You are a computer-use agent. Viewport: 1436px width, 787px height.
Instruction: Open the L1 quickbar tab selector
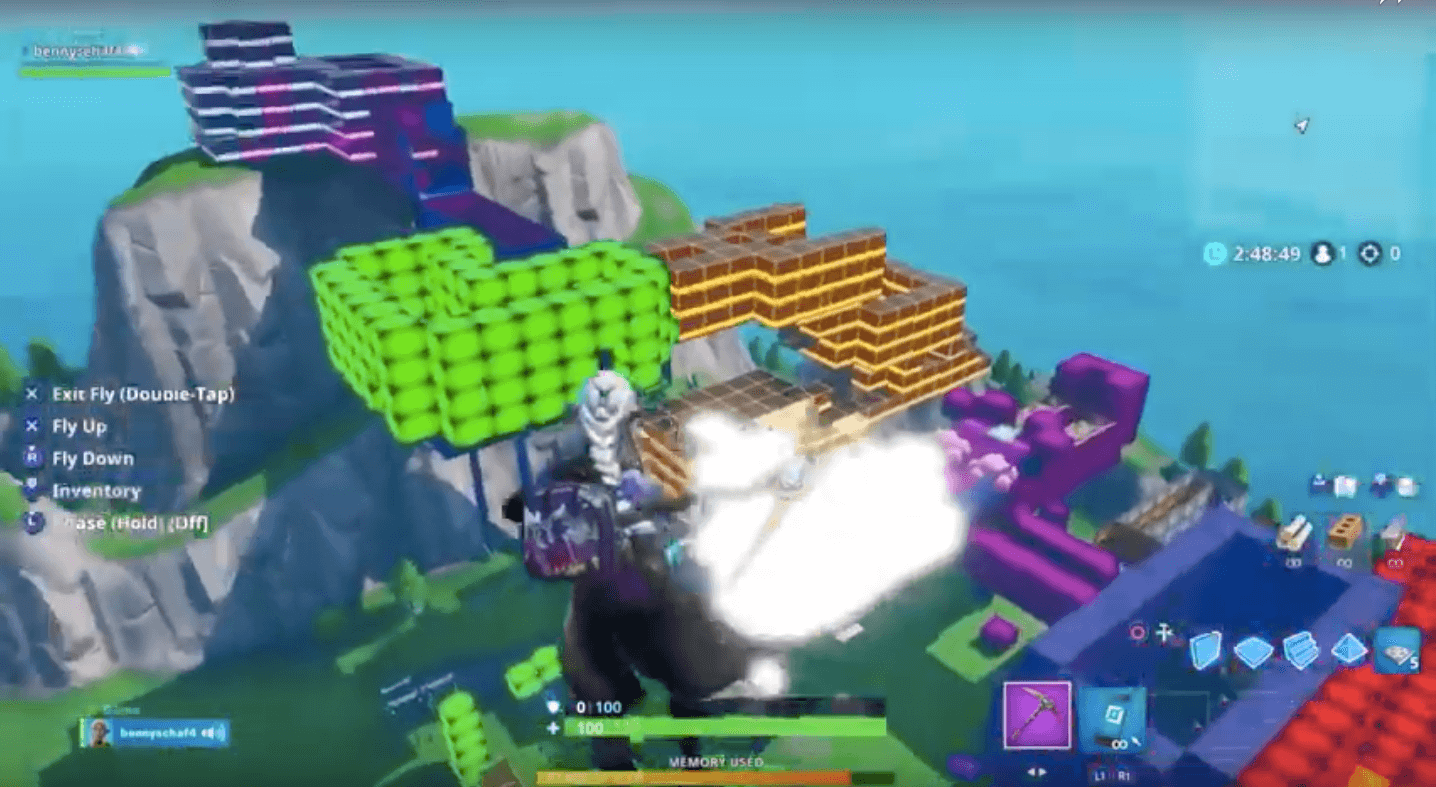pos(1100,776)
